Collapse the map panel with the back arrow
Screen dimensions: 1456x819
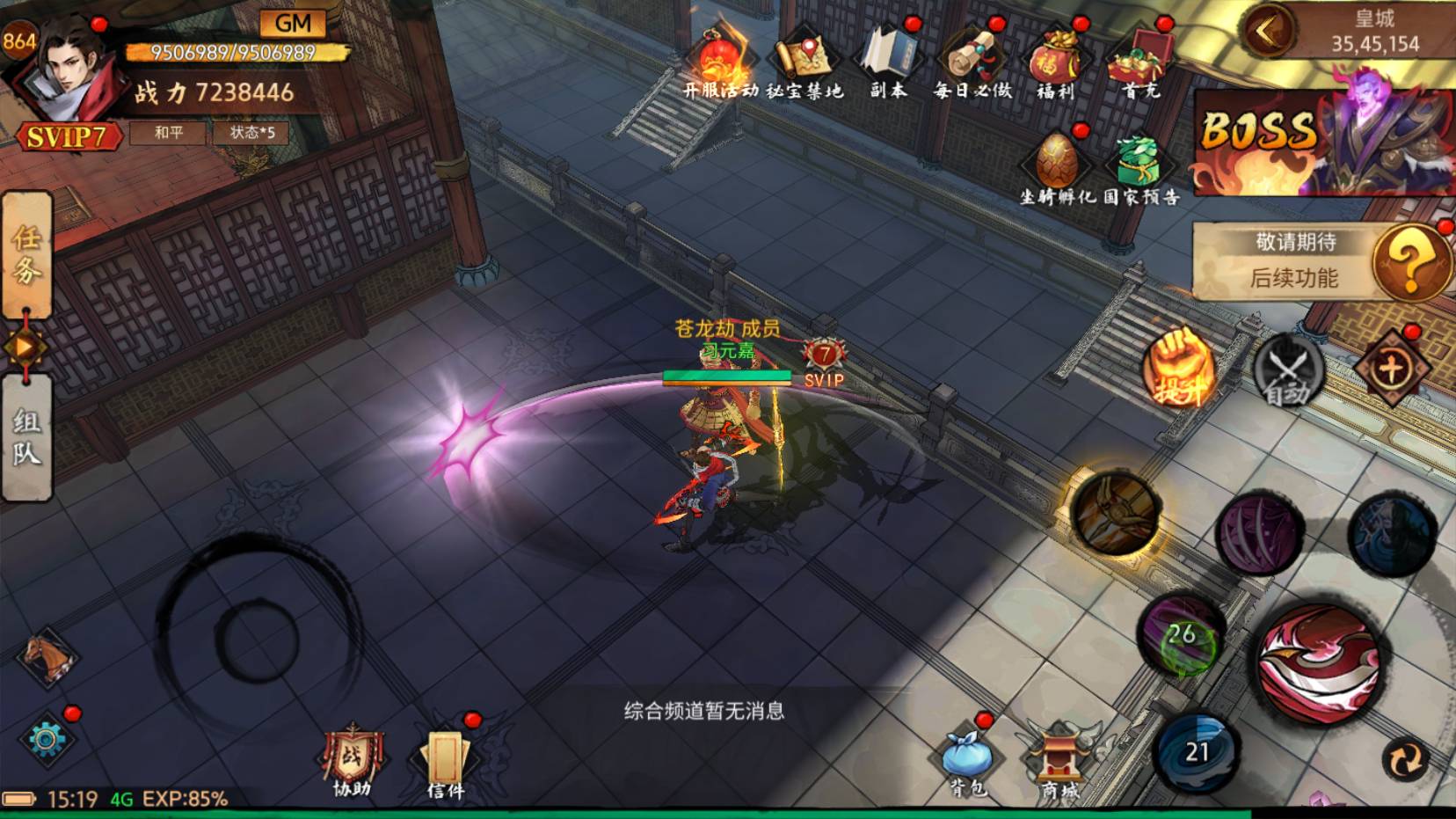click(x=1267, y=33)
